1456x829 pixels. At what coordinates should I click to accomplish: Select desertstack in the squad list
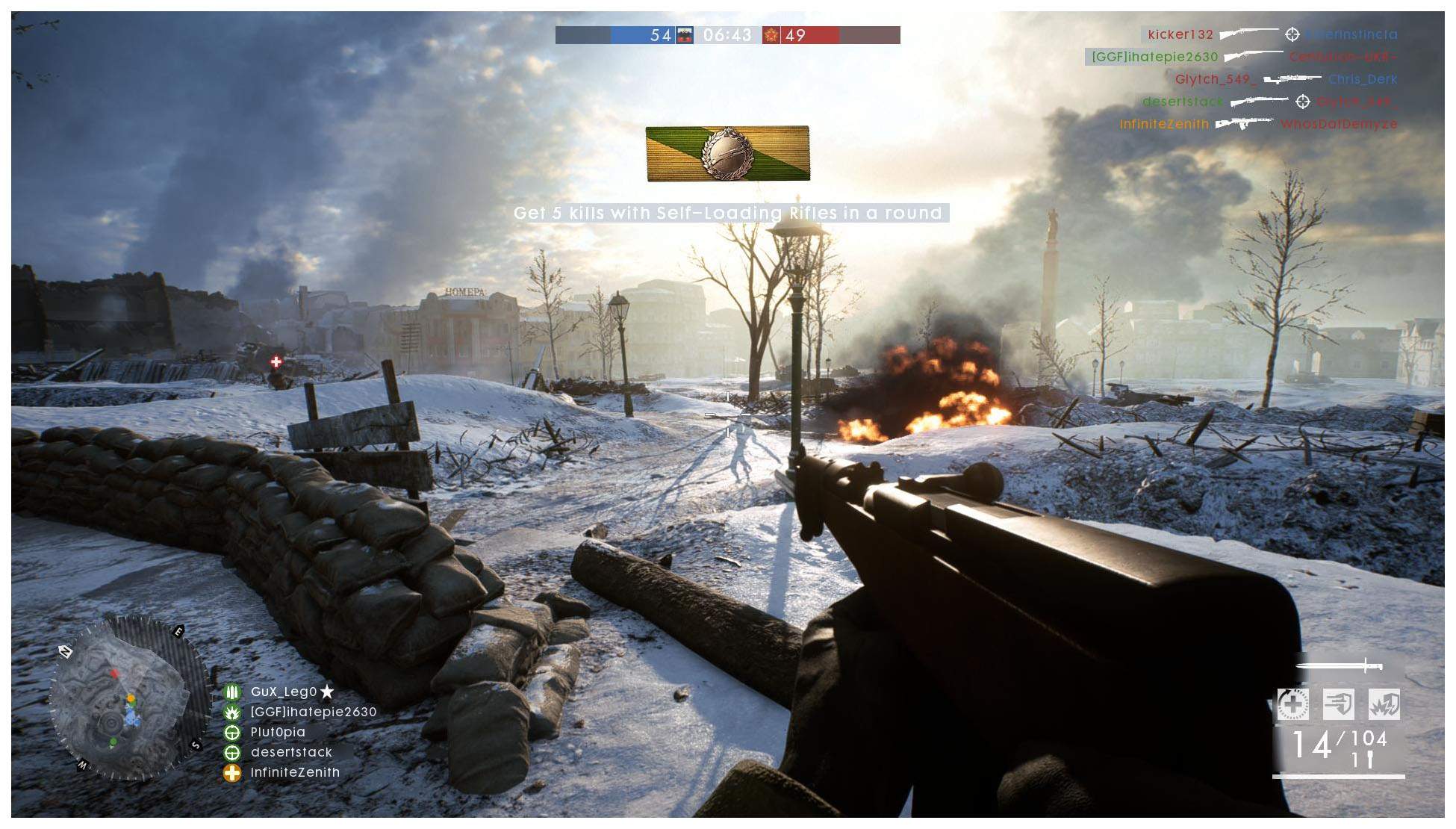(291, 753)
